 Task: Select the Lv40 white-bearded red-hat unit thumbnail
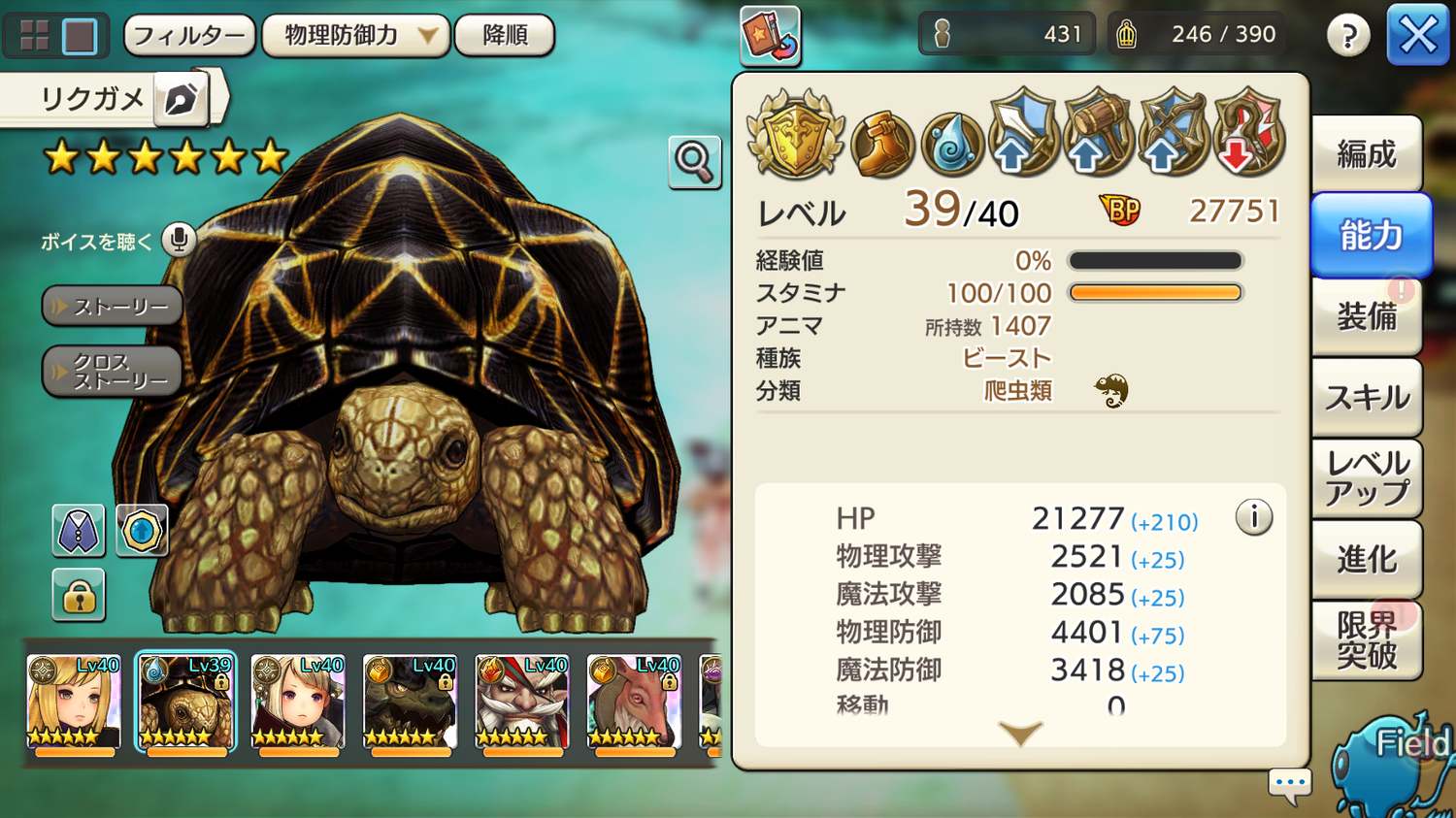click(x=521, y=703)
